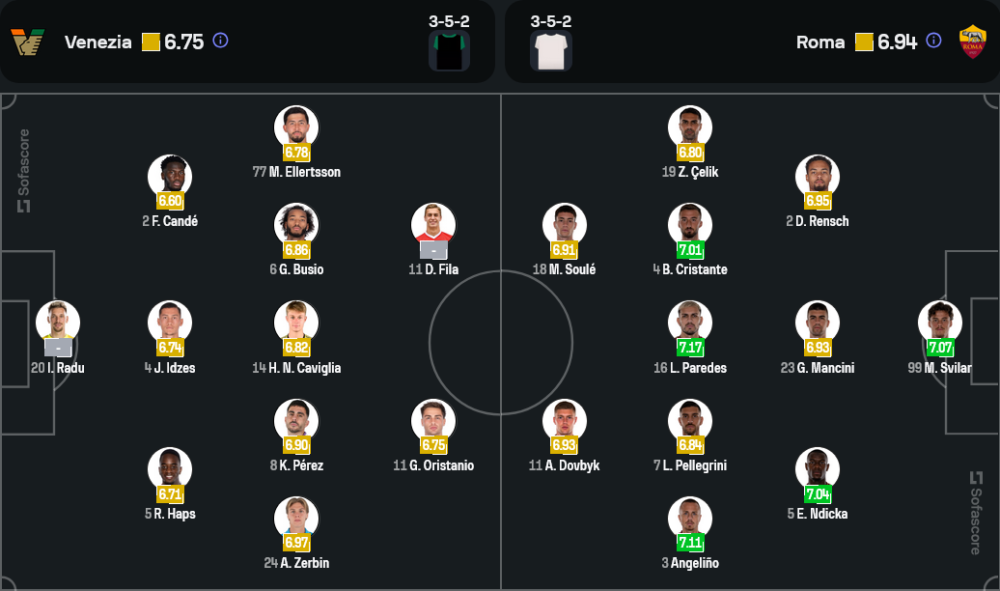Open B. Cristante's player profile
Screen dimensions: 1000x591
click(690, 225)
